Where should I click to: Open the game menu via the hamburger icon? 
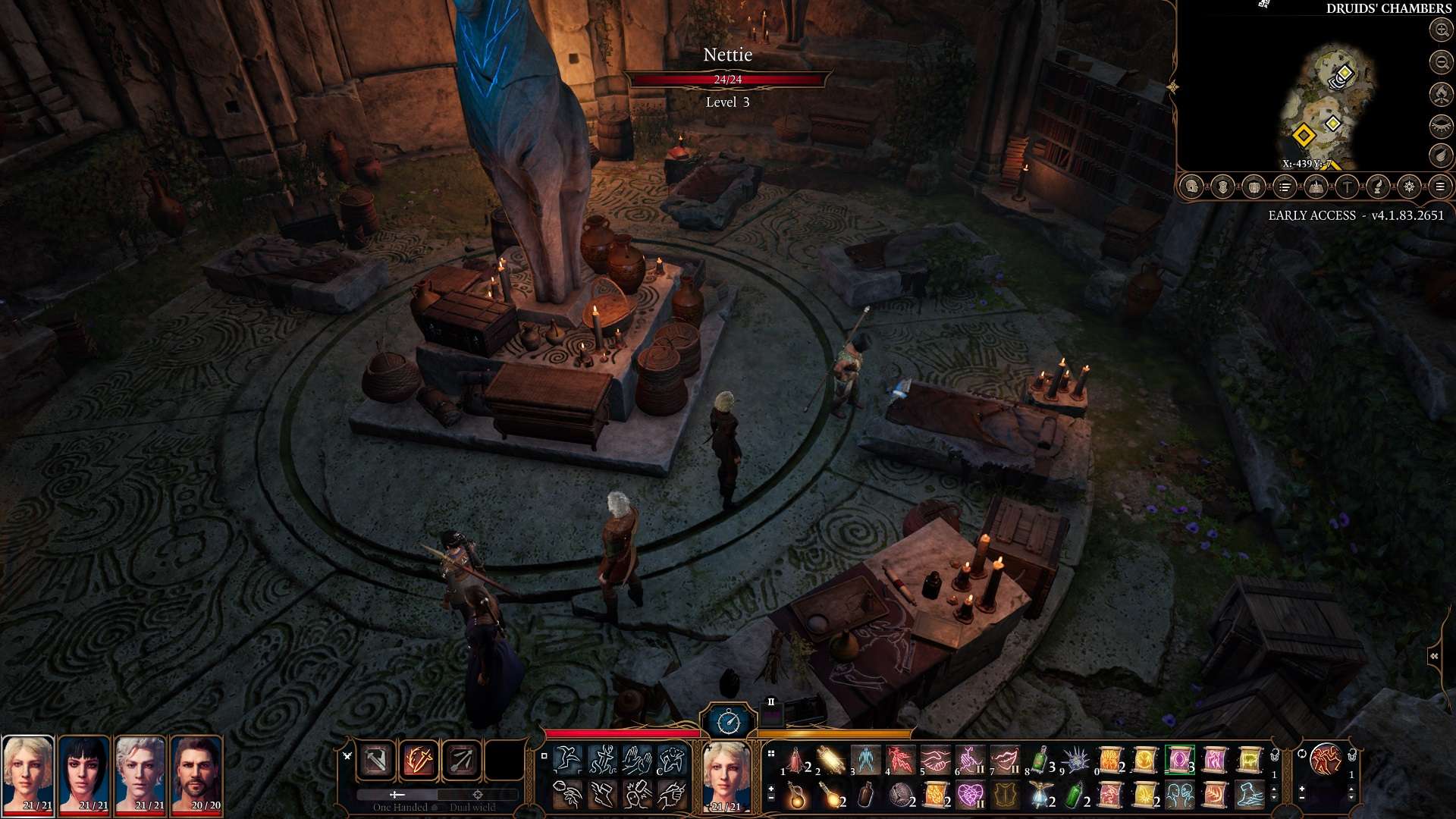(x=1440, y=187)
